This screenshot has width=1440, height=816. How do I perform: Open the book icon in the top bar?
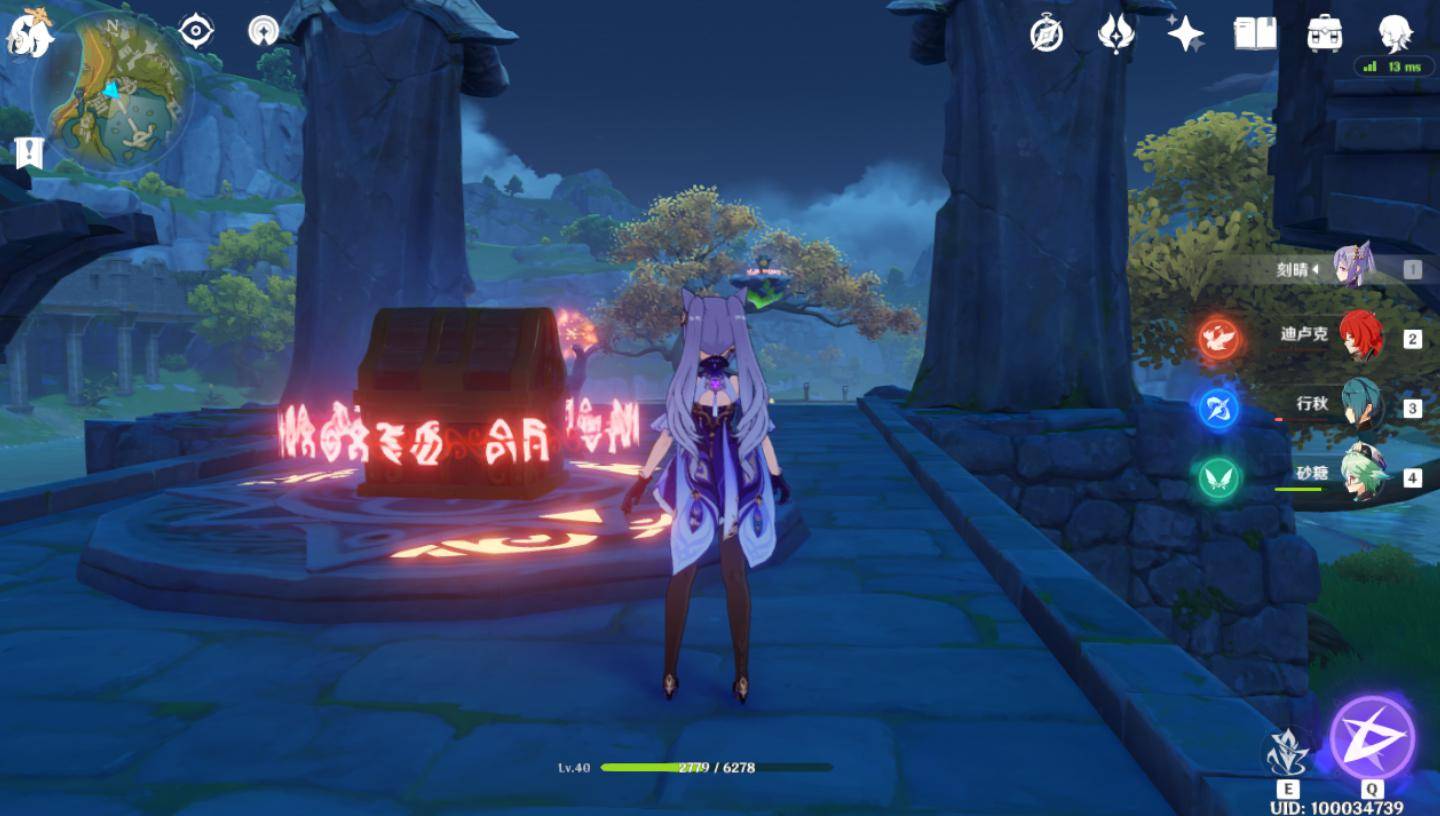pos(1255,33)
